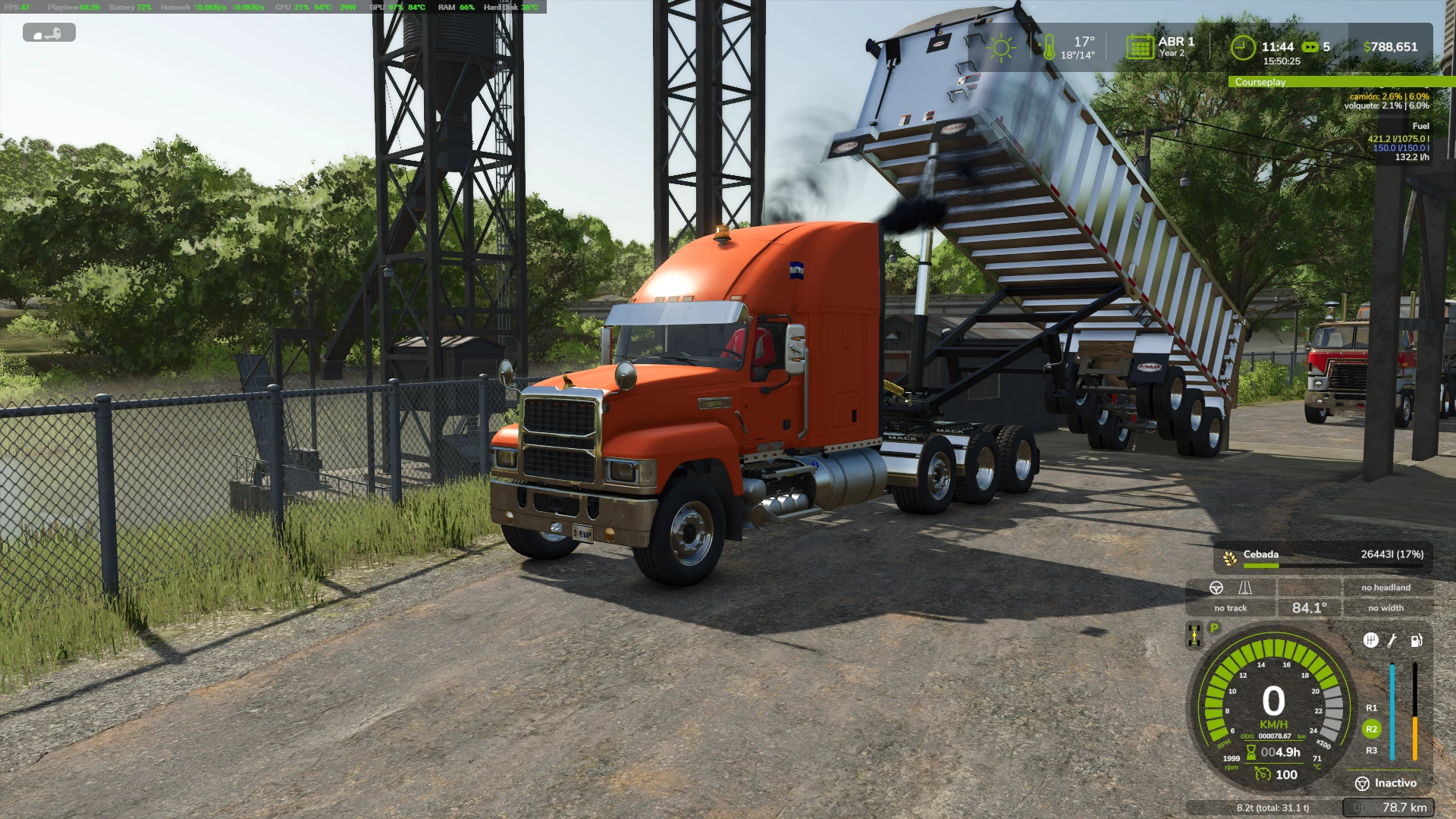Select the fuel pump icon near the gauges
This screenshot has height=819, width=1456.
1417,641
